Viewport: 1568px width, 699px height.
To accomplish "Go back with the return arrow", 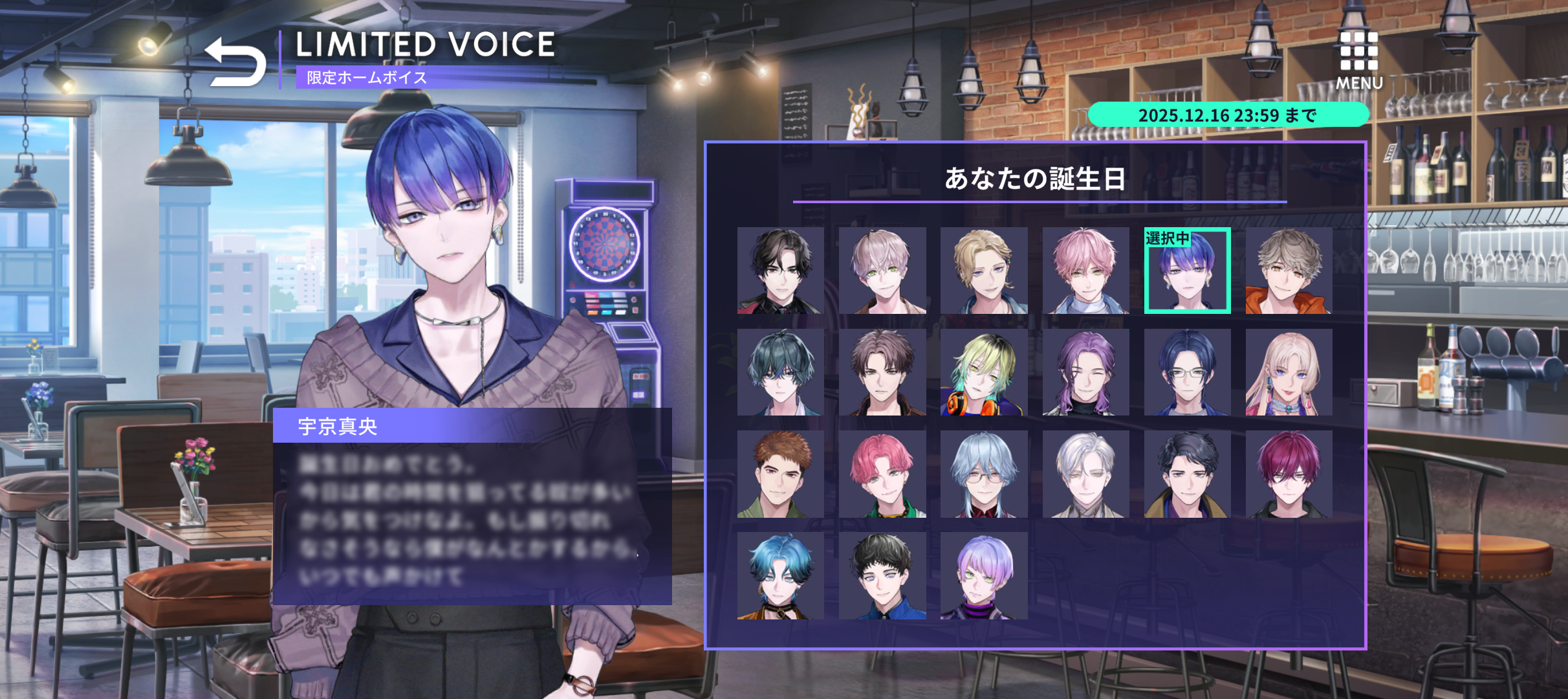I will (x=235, y=62).
